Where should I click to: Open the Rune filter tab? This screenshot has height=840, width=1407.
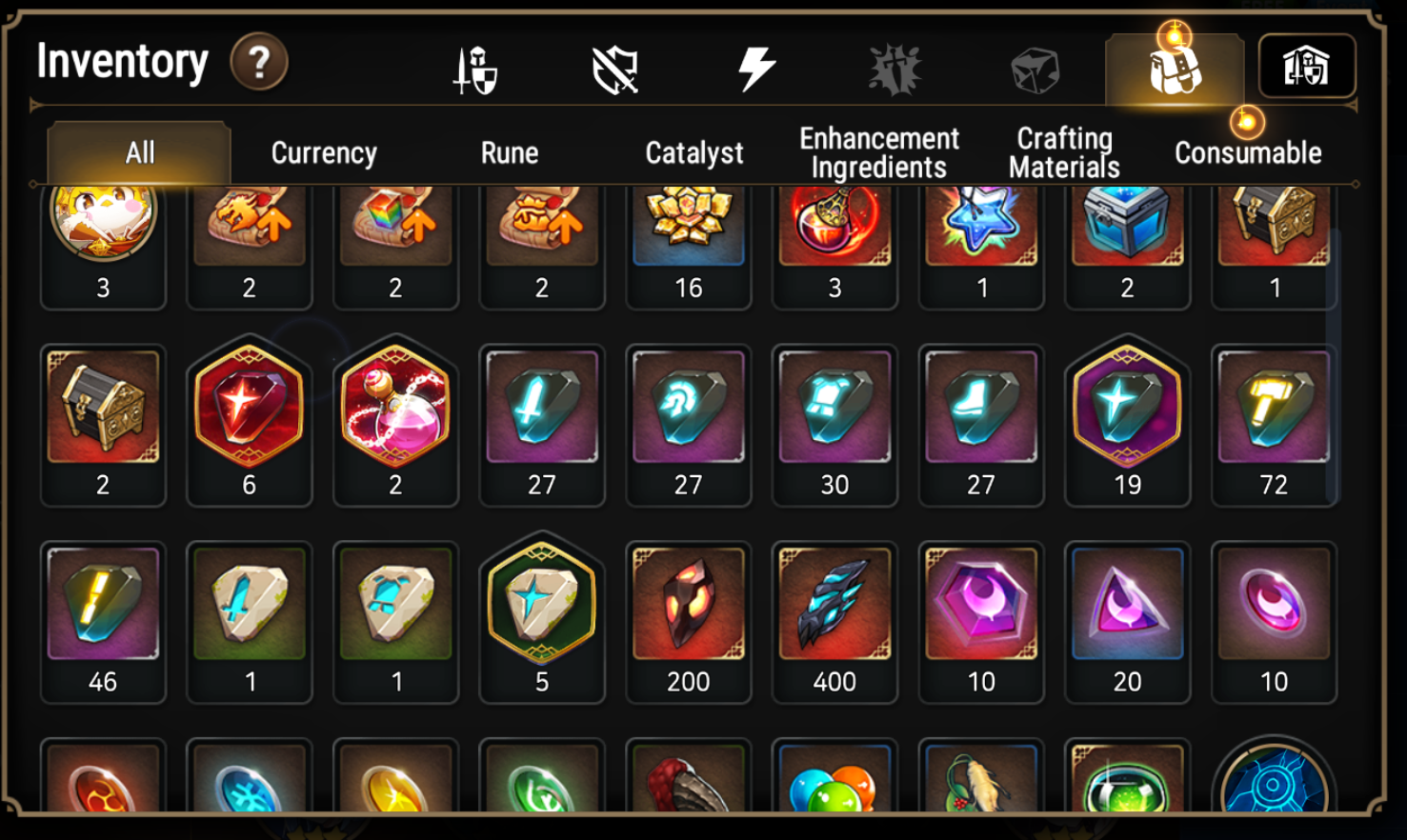(511, 151)
